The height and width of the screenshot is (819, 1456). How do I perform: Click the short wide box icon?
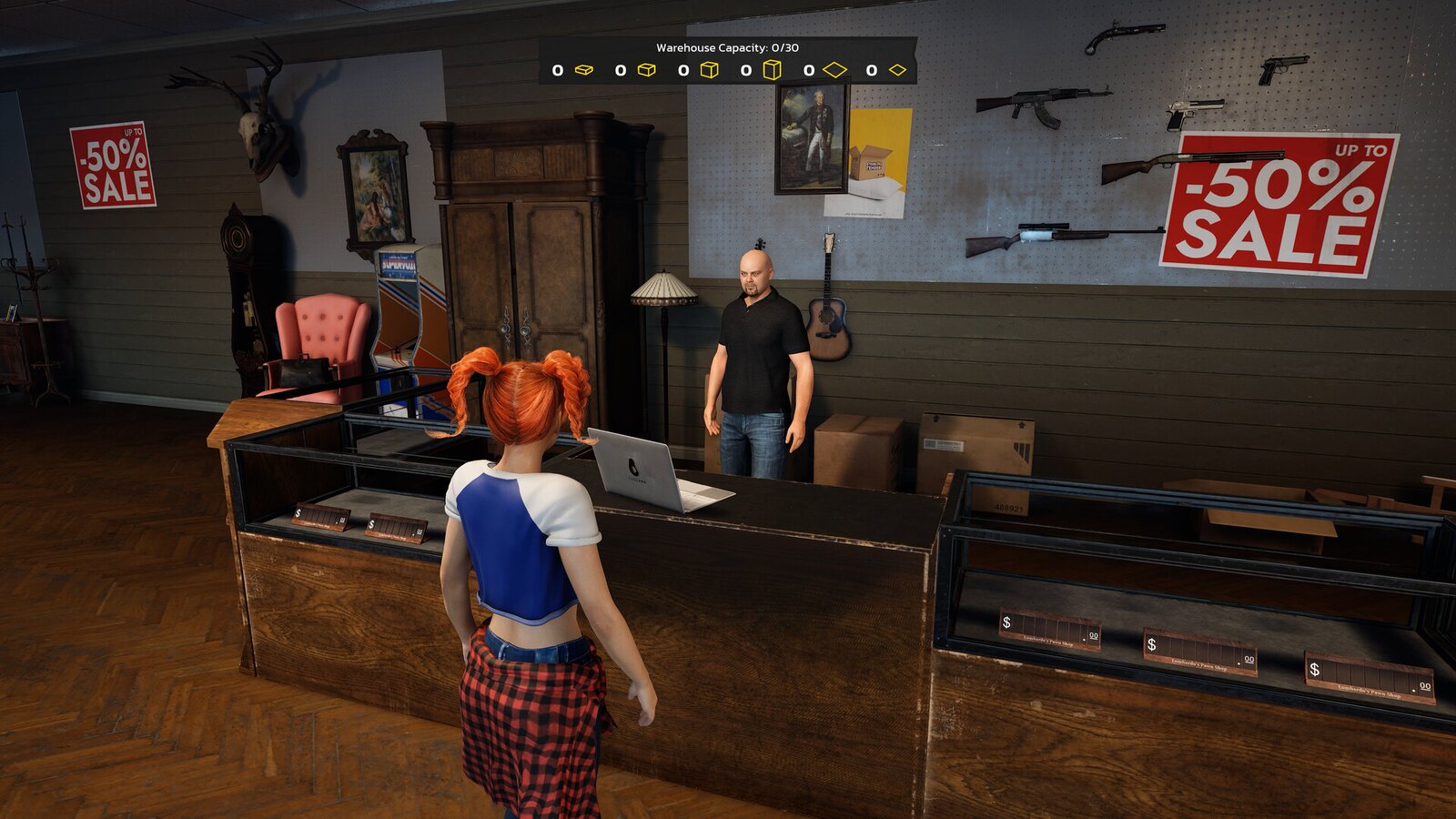647,70
